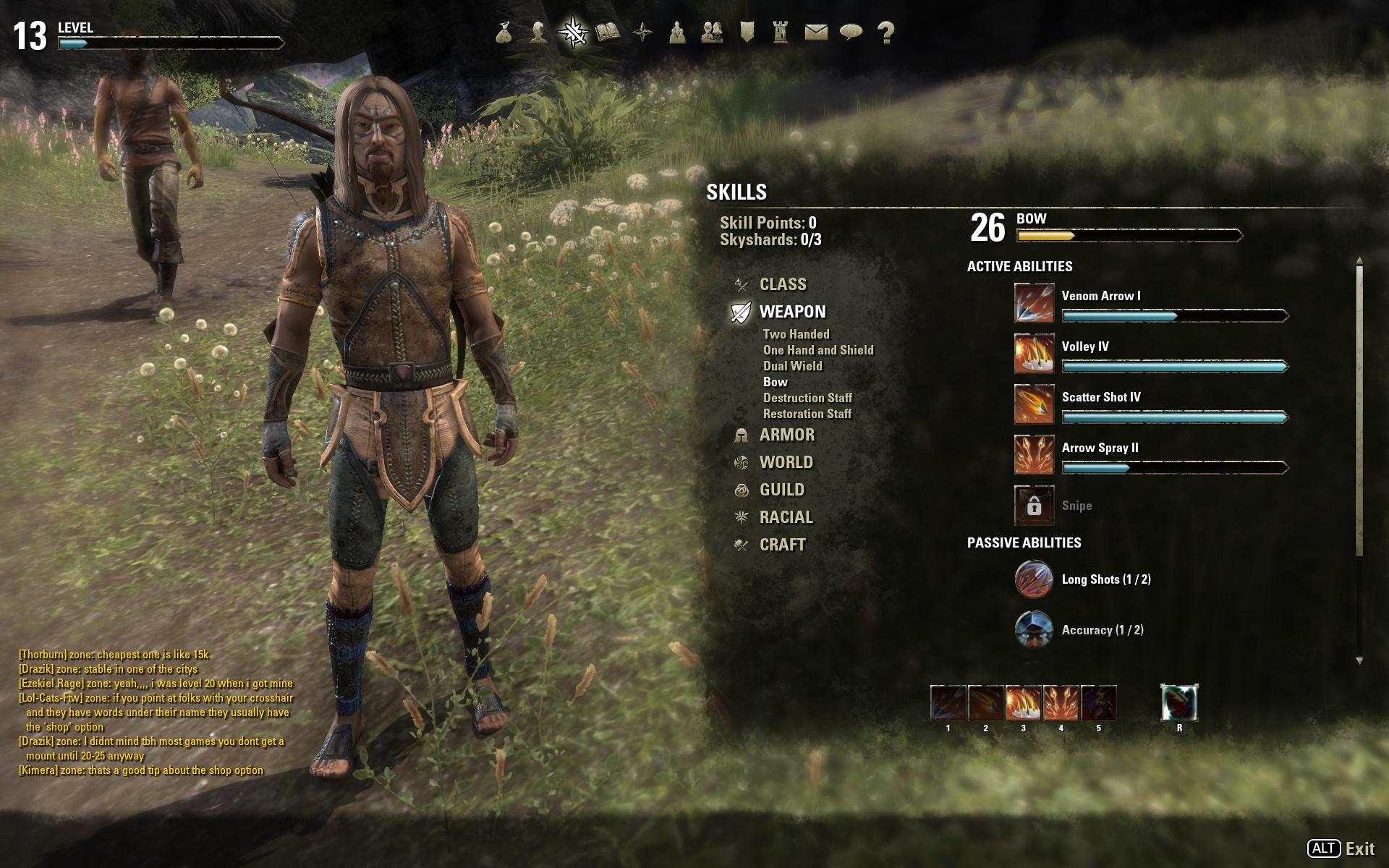
Task: Click the ultimate ability slot labeled R
Action: coord(1179,703)
